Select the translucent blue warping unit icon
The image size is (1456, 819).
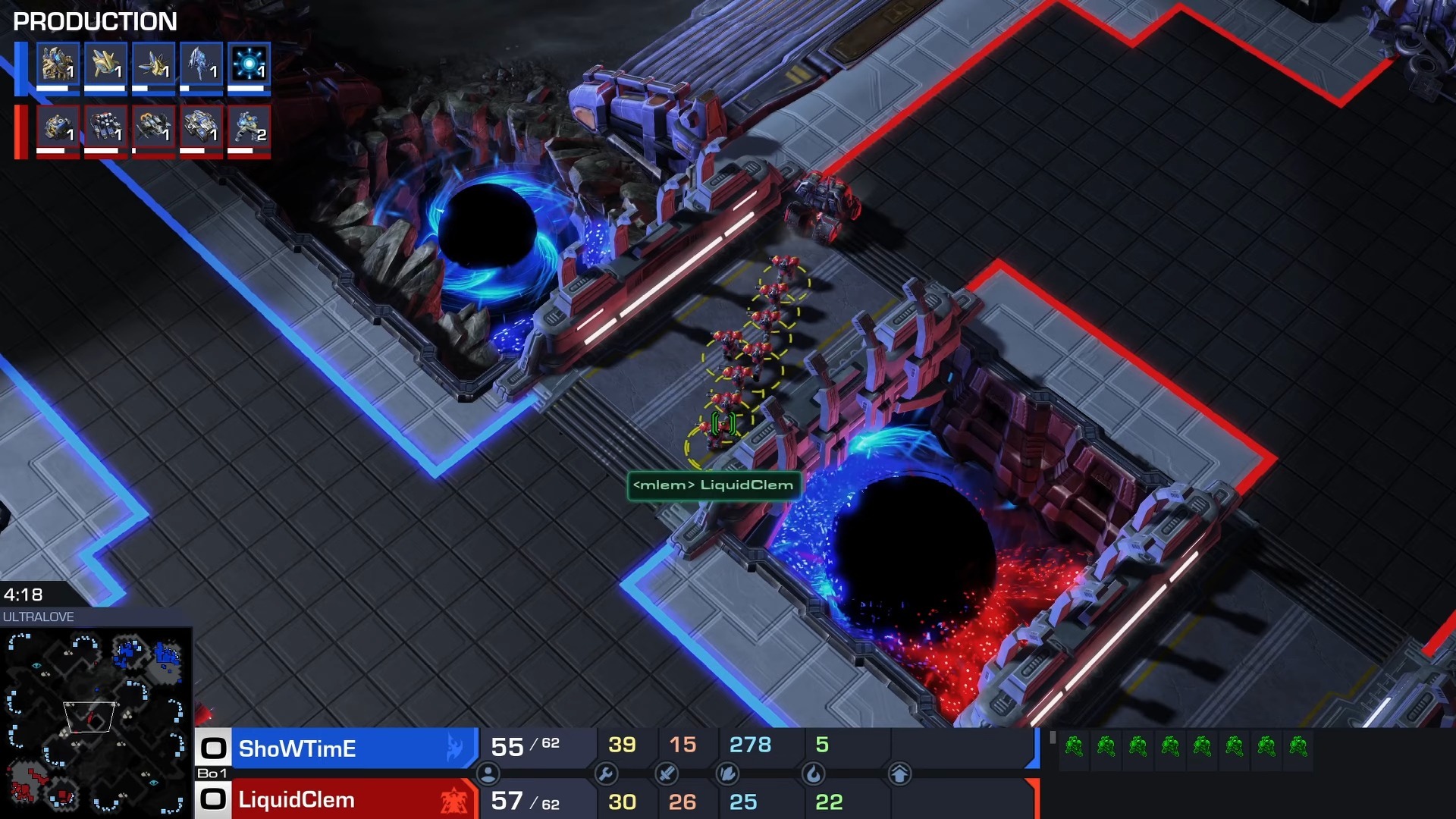[201, 64]
